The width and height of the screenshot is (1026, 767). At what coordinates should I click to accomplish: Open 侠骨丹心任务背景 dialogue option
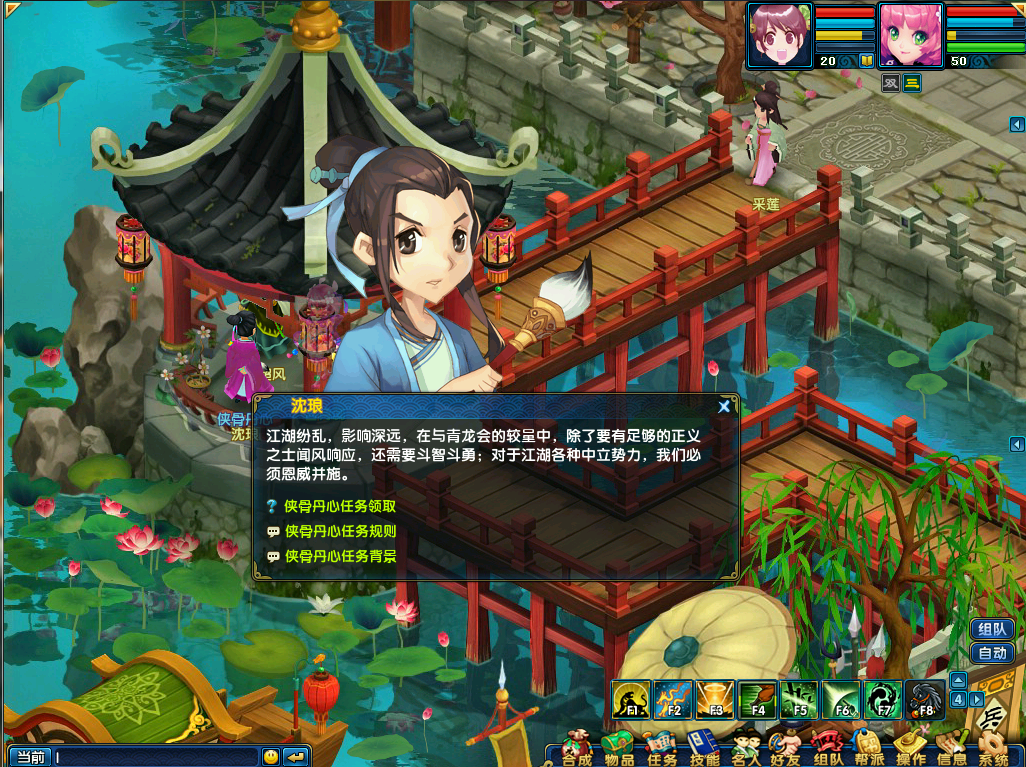pyautogui.click(x=340, y=556)
